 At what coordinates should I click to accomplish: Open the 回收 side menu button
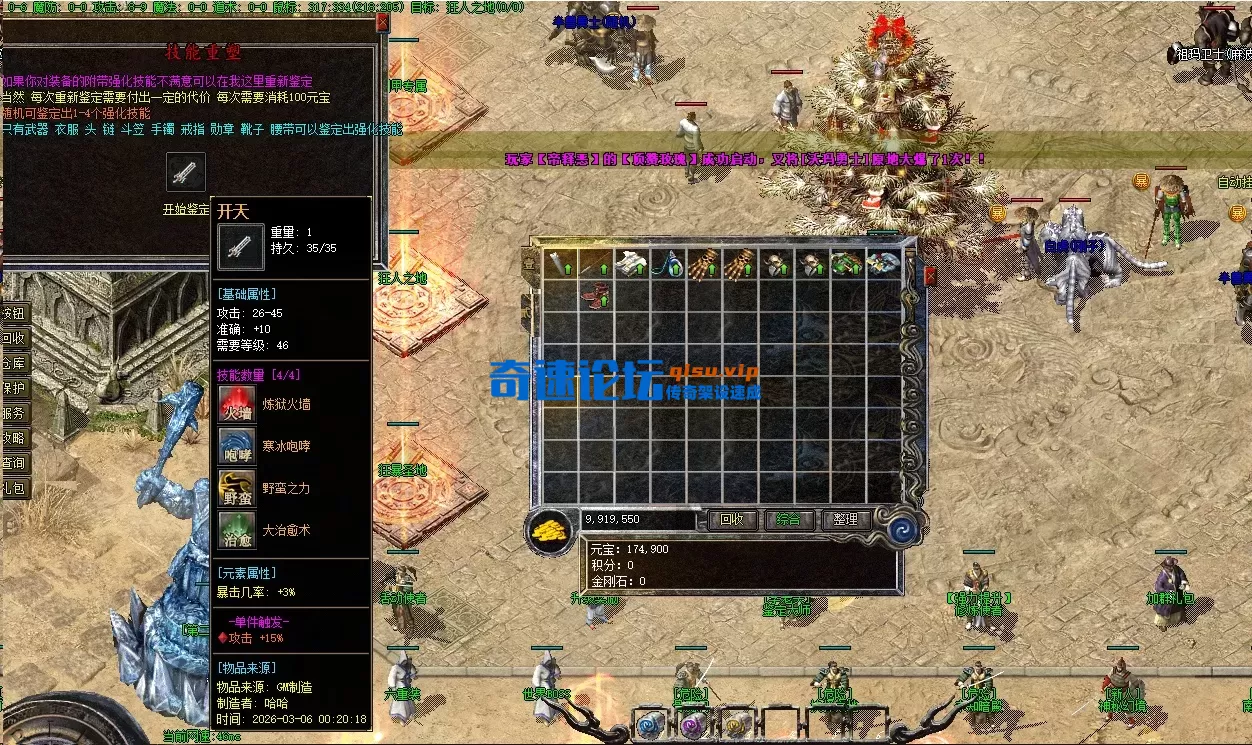[x=14, y=338]
